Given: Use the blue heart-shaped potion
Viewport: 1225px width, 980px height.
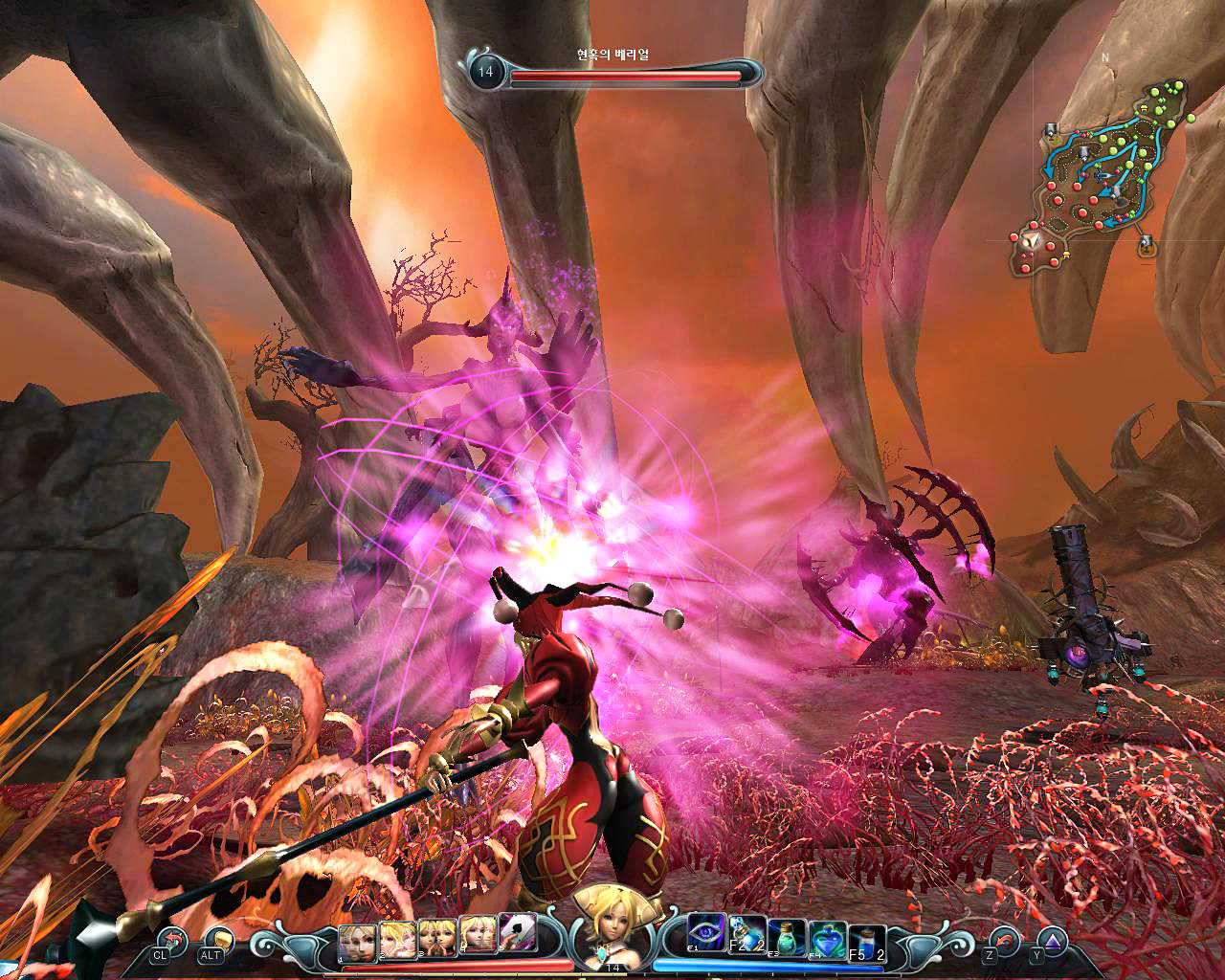Looking at the screenshot, I should point(825,937).
